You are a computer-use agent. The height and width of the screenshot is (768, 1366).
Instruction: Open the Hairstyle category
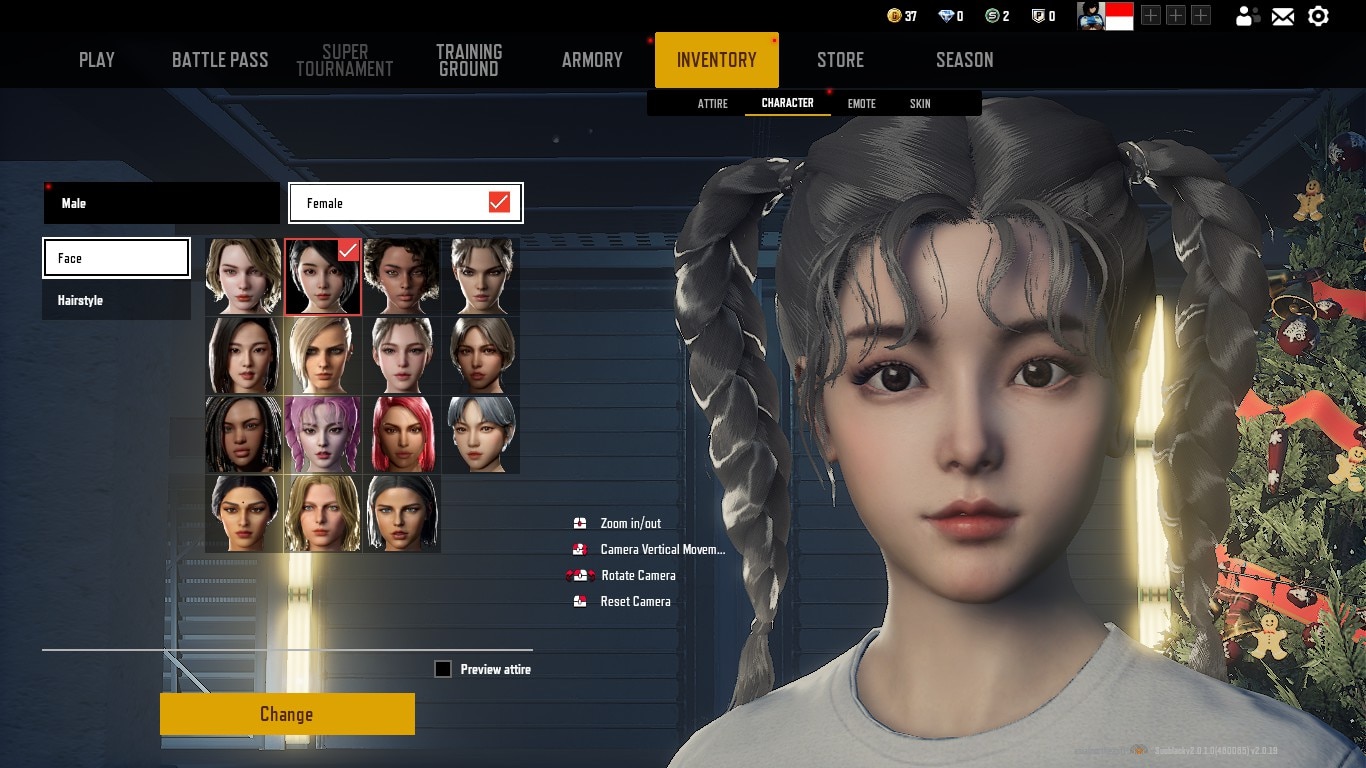pyautogui.click(x=116, y=300)
